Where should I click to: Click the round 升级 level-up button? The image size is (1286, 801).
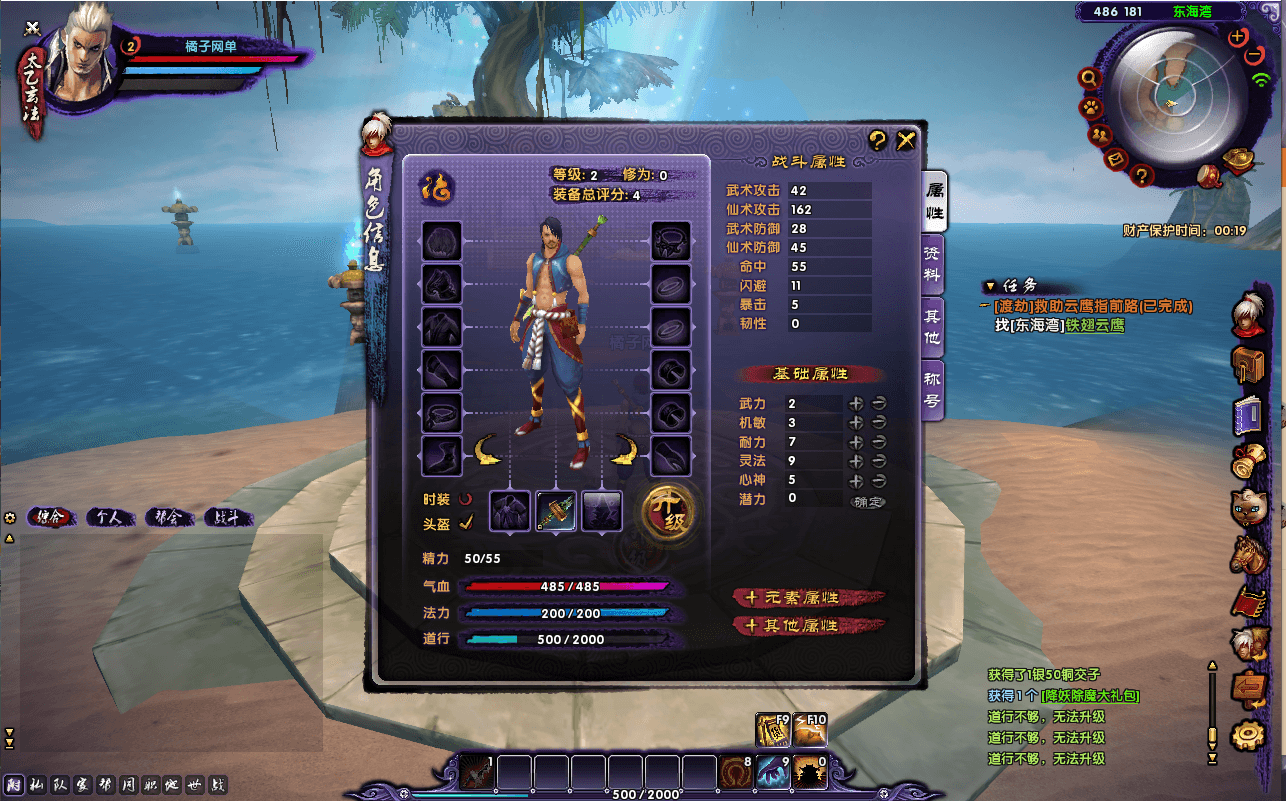[x=669, y=510]
